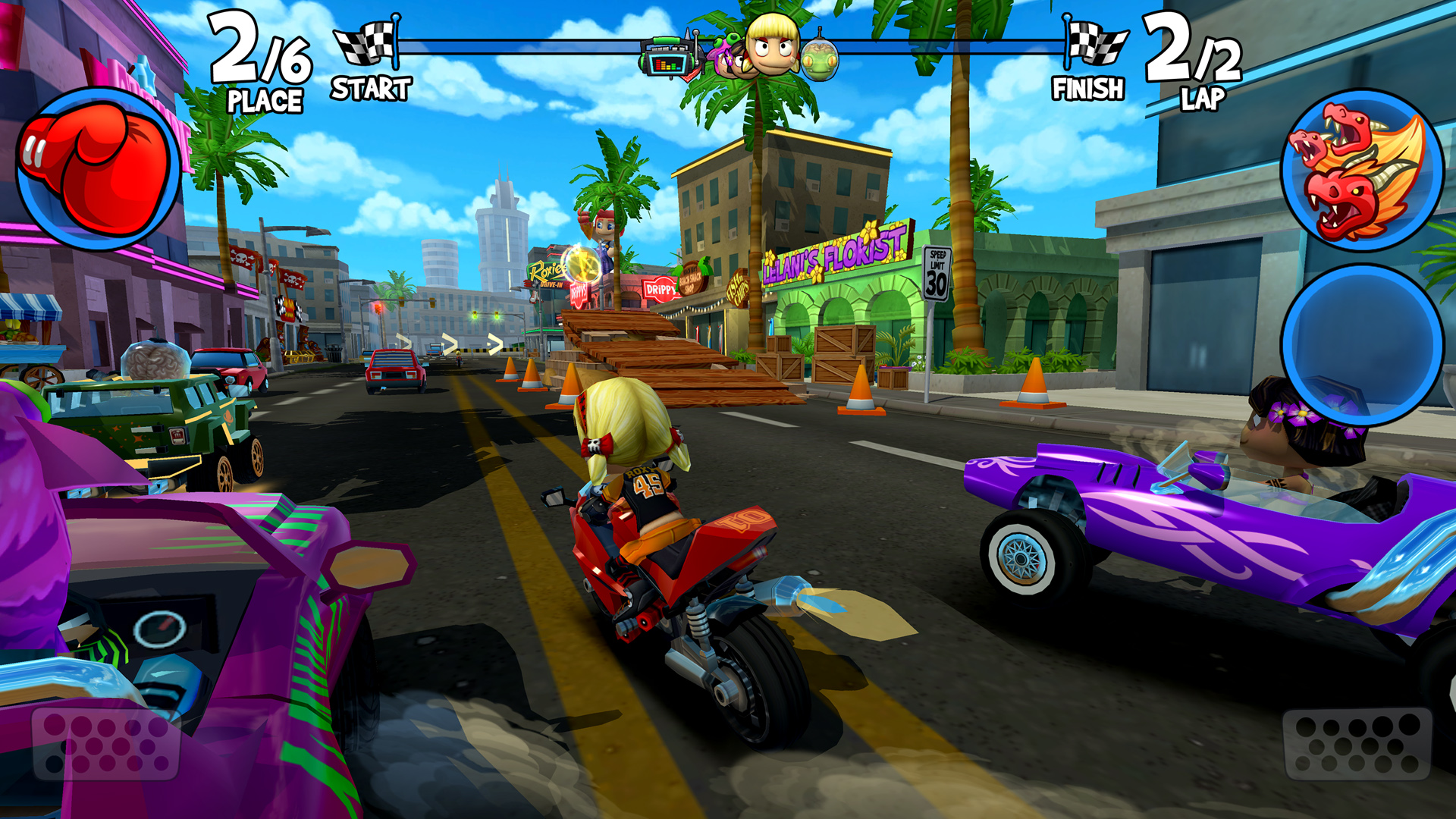Select the blonde racer's portrait on the progress bar
Viewport: 1456px width, 819px height.
[x=770, y=47]
